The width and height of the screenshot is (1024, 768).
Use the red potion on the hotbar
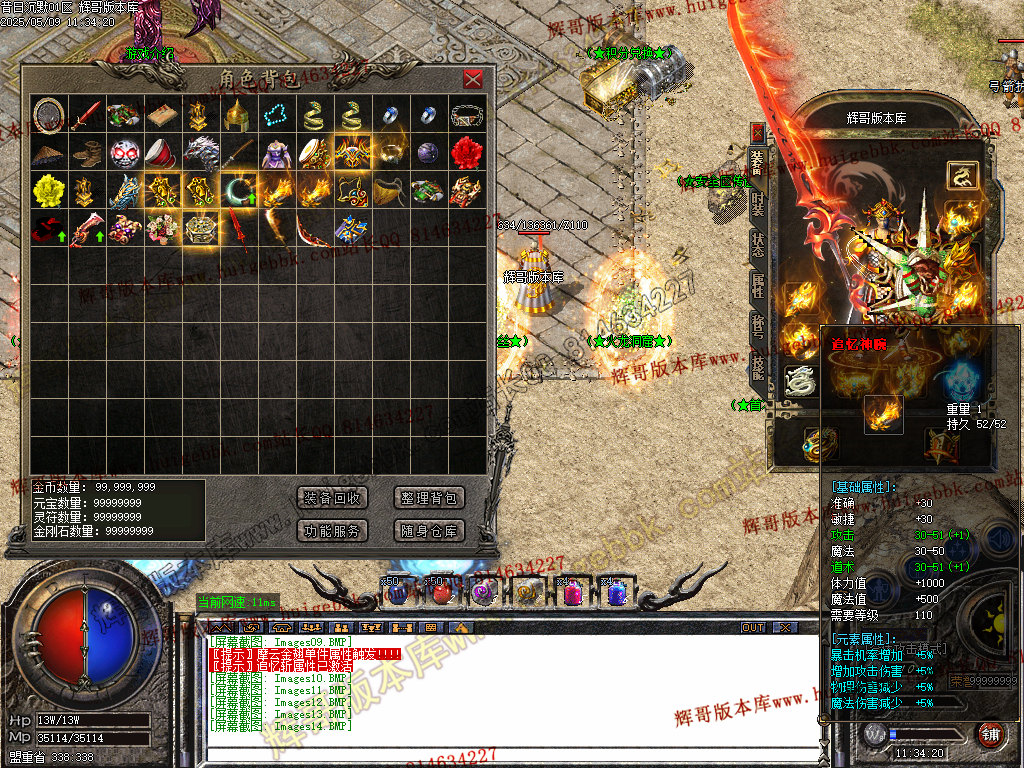point(441,592)
